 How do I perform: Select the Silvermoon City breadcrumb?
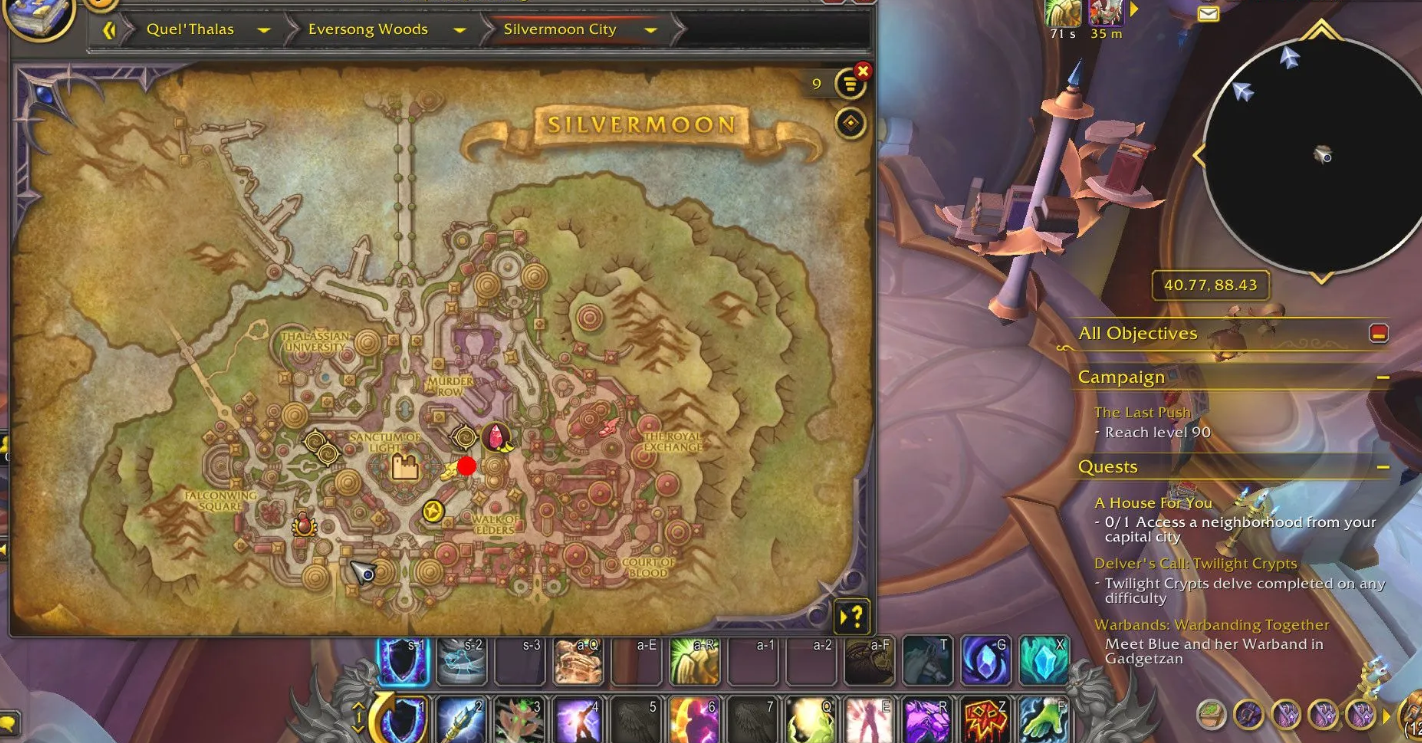(x=560, y=30)
